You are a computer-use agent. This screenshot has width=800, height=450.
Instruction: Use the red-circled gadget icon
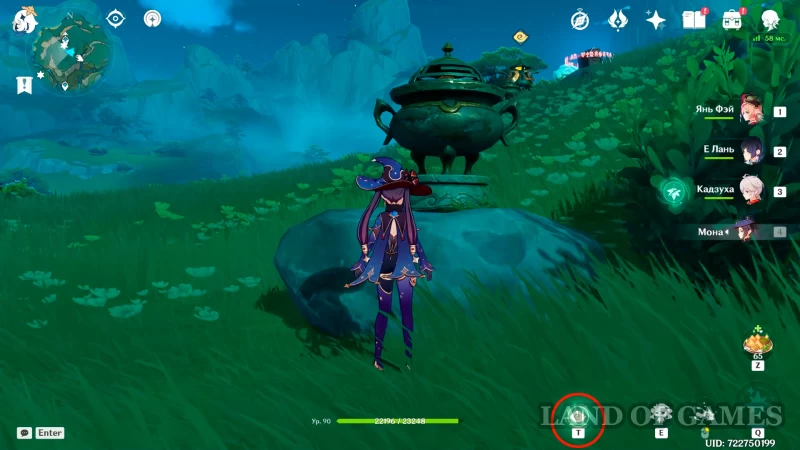tap(578, 414)
